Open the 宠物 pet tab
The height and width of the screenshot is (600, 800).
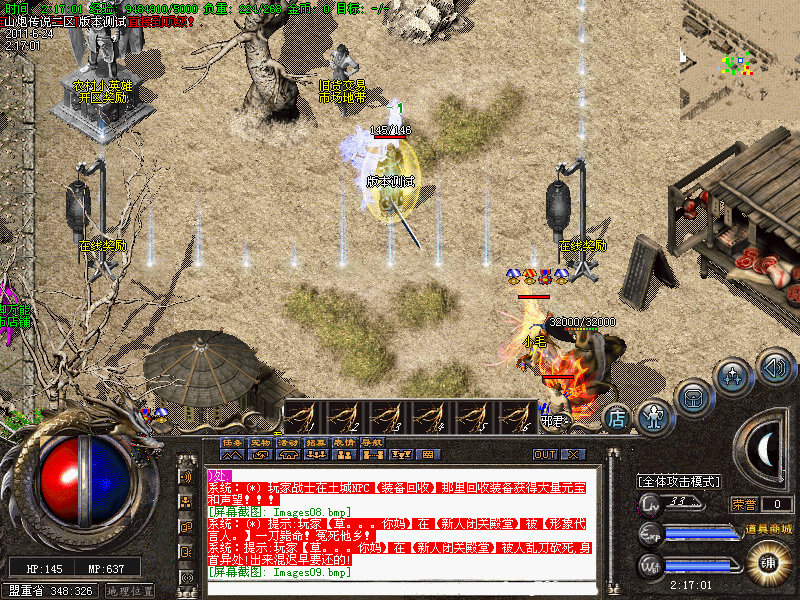click(x=260, y=441)
